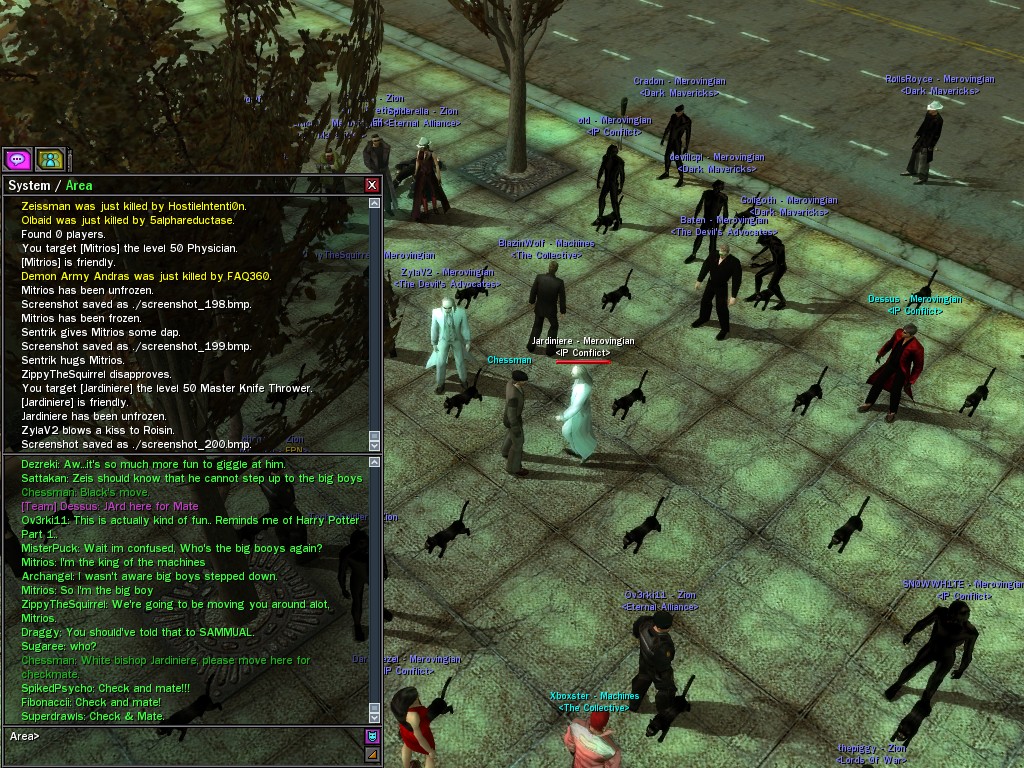Click the pink speech bubble chat icon
Image resolution: width=1024 pixels, height=768 pixels.
tap(17, 159)
